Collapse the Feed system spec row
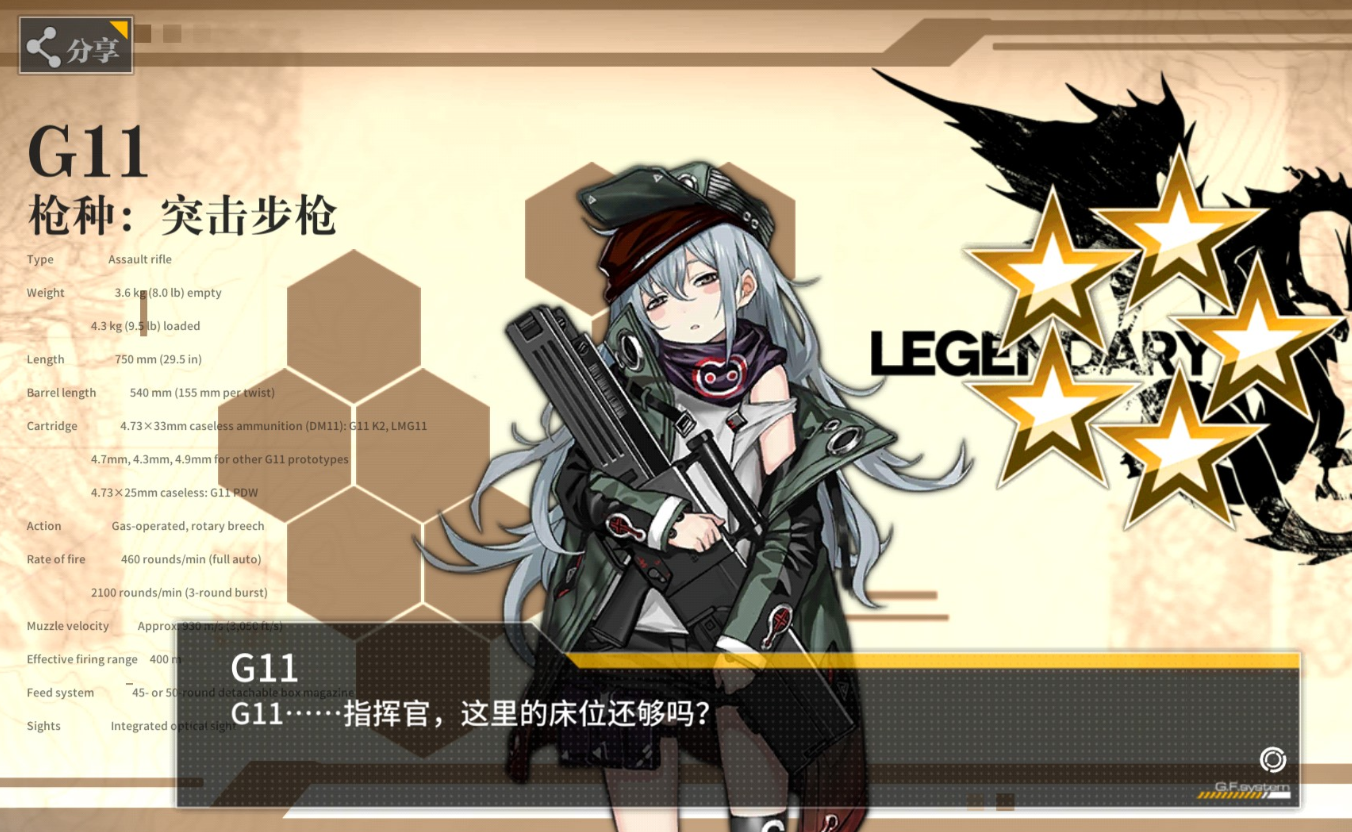1352x832 pixels. point(60,692)
